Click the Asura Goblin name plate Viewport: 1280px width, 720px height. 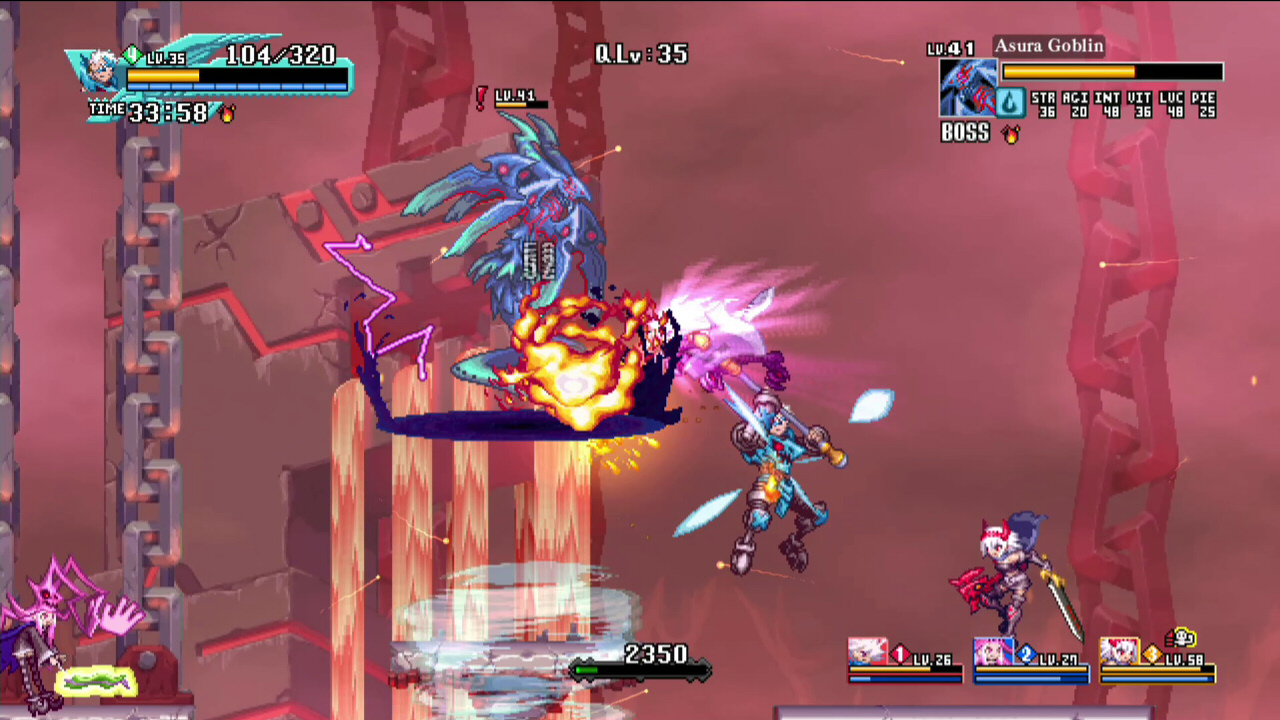coord(1048,47)
